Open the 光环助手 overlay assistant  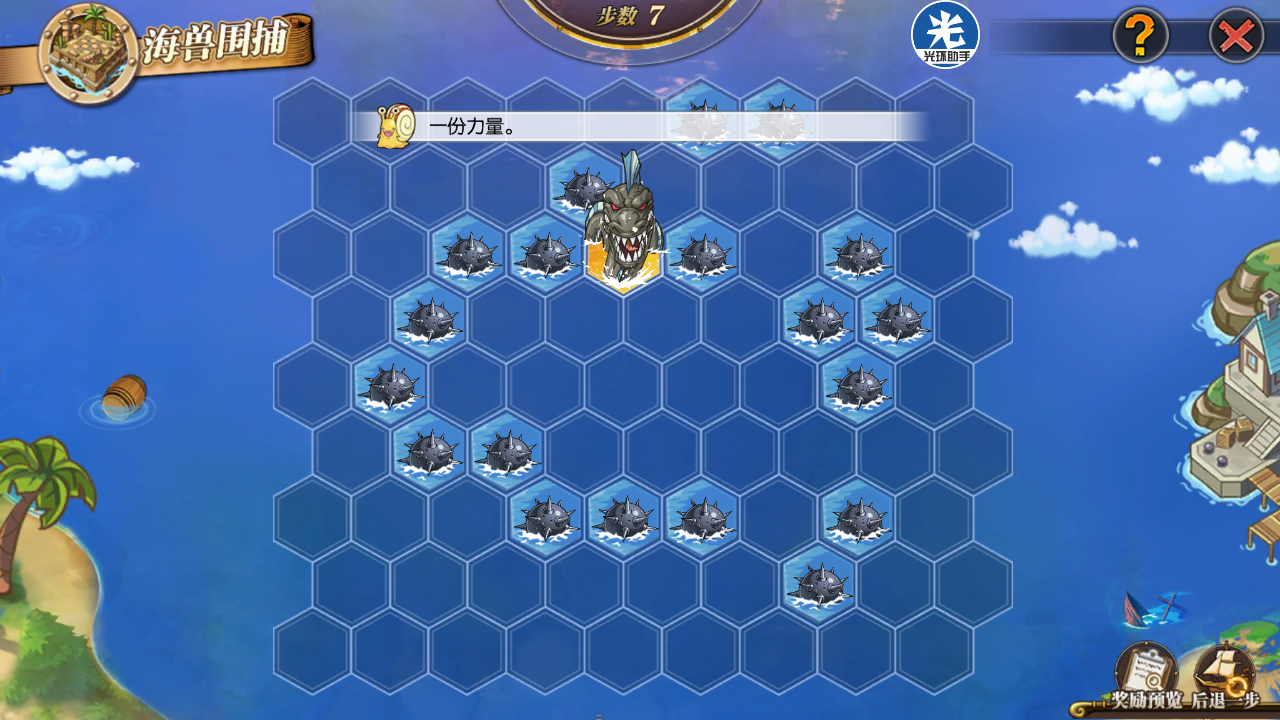[x=945, y=35]
